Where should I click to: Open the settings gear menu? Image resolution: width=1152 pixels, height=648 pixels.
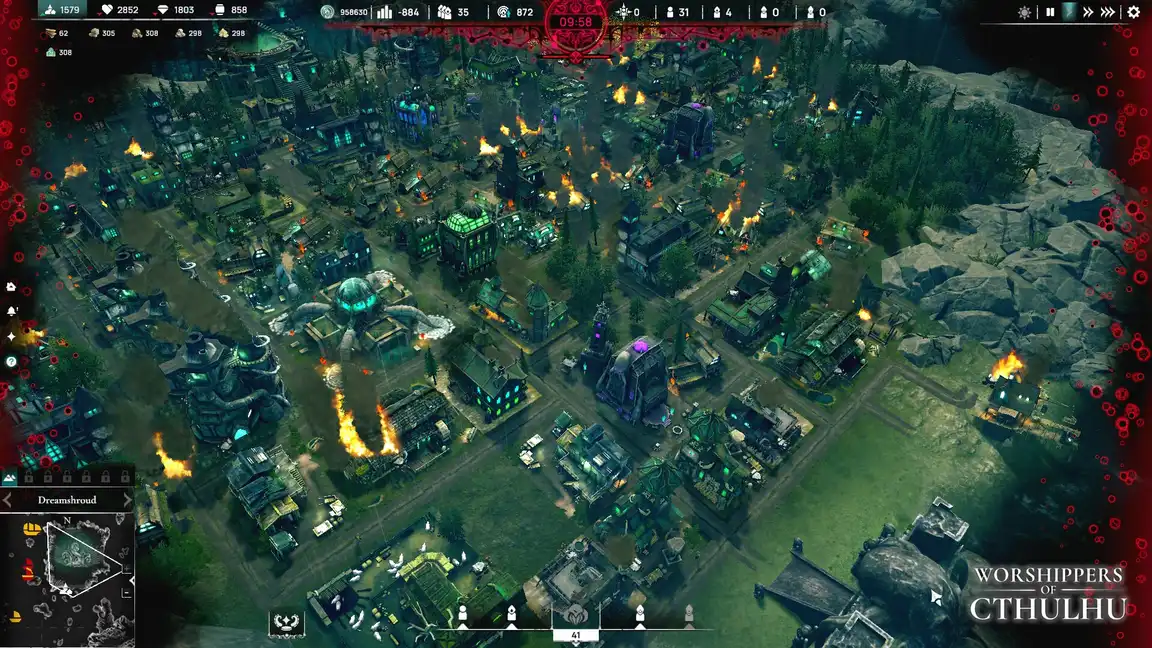pyautogui.click(x=1133, y=12)
